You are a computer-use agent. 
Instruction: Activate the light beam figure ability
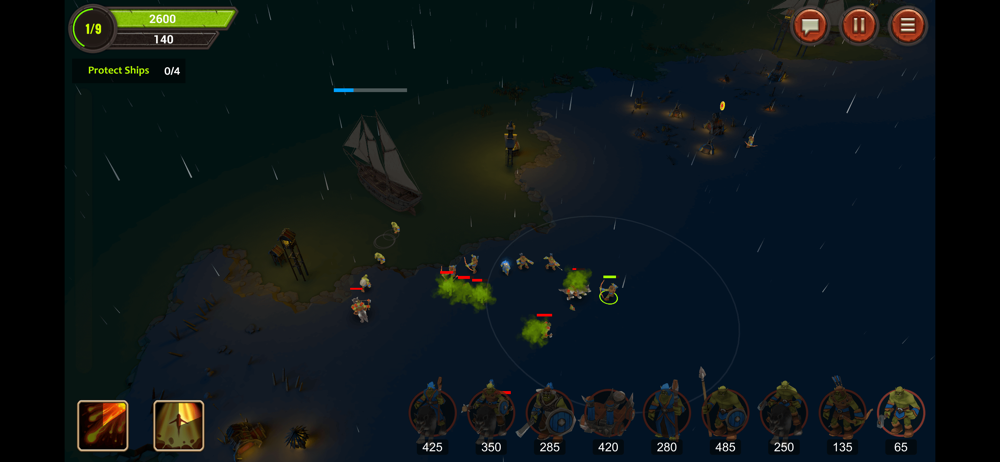coord(179,425)
